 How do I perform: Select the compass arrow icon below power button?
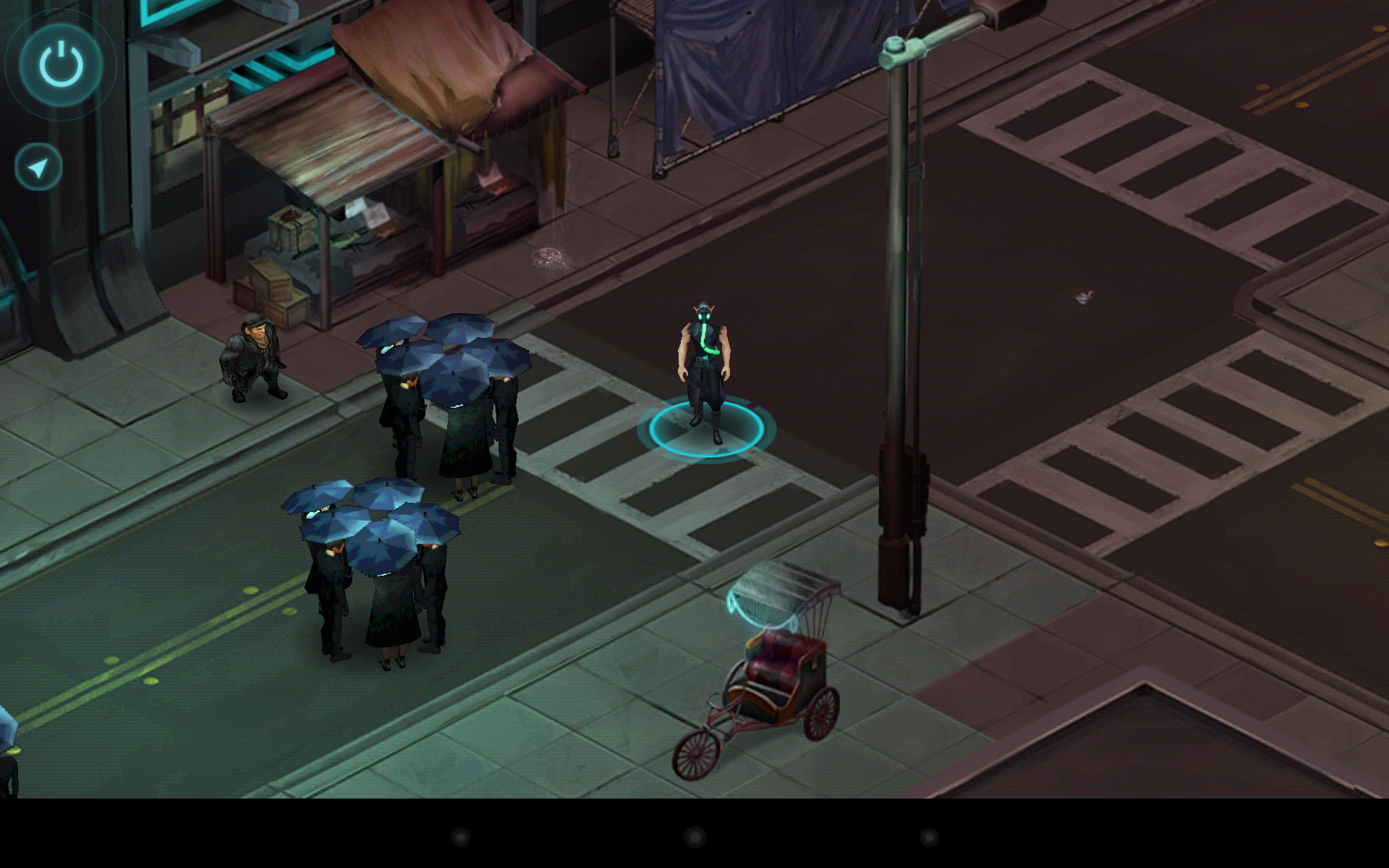coord(37,166)
